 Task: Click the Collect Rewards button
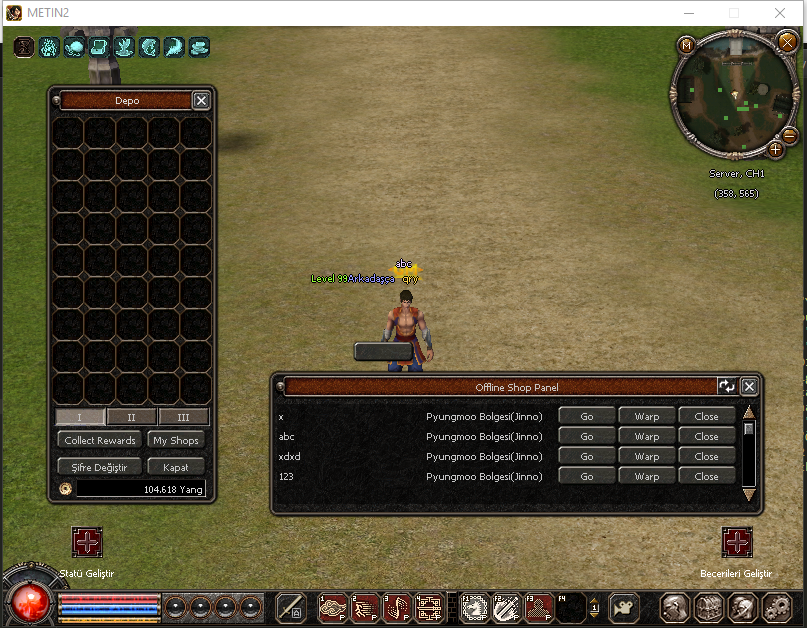pos(100,440)
